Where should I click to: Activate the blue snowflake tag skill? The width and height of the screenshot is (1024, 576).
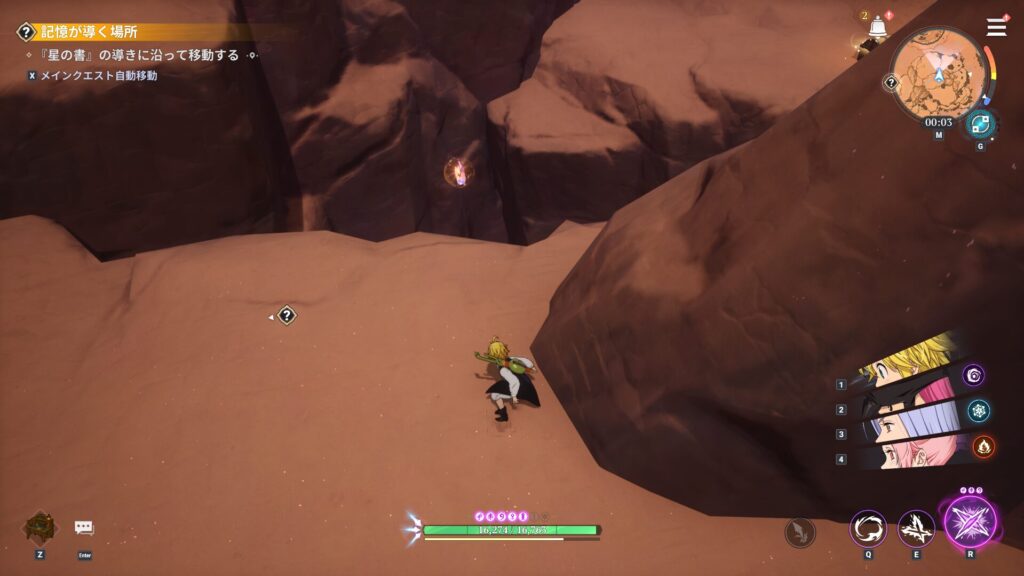click(x=979, y=410)
